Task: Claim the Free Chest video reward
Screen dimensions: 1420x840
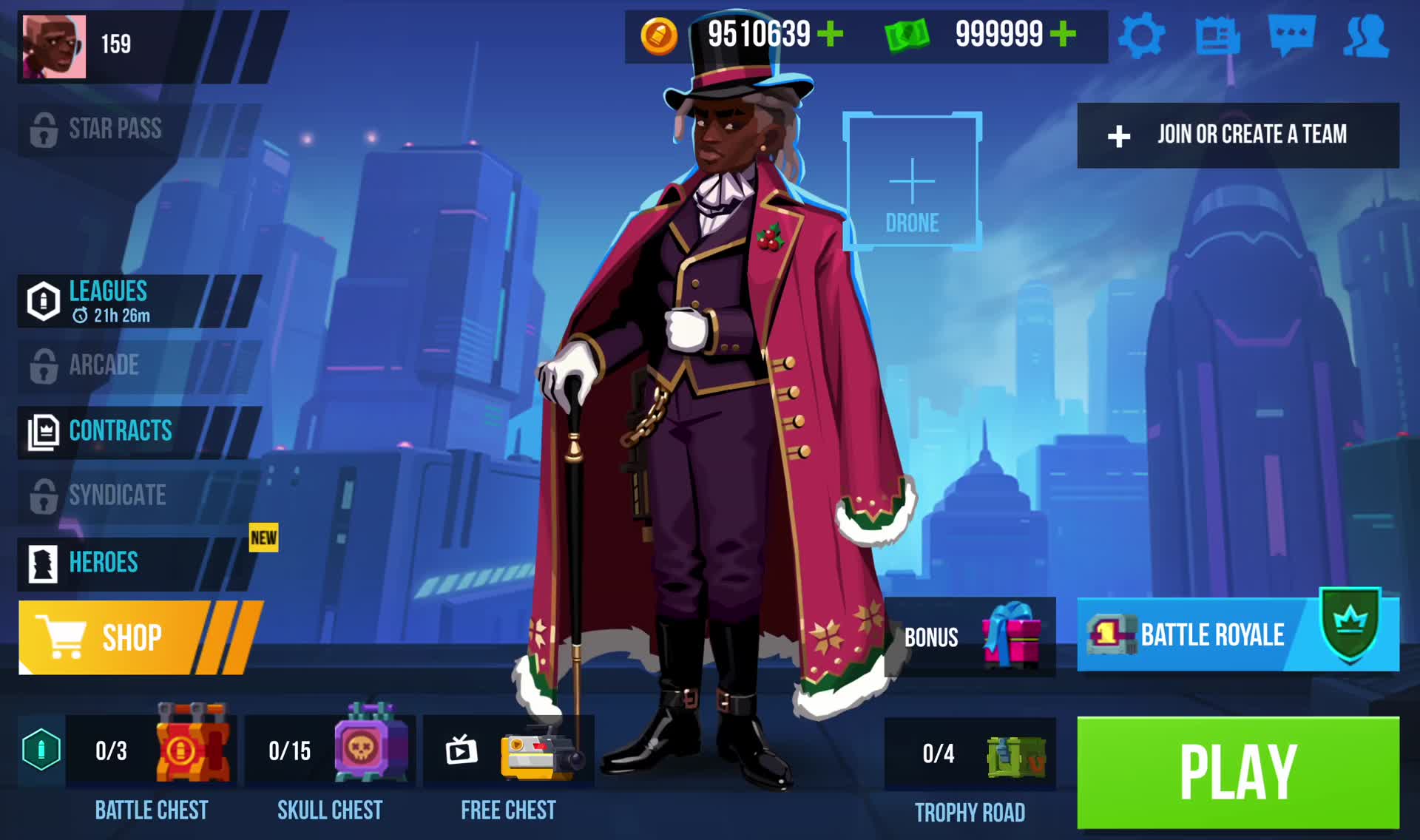Action: point(509,751)
